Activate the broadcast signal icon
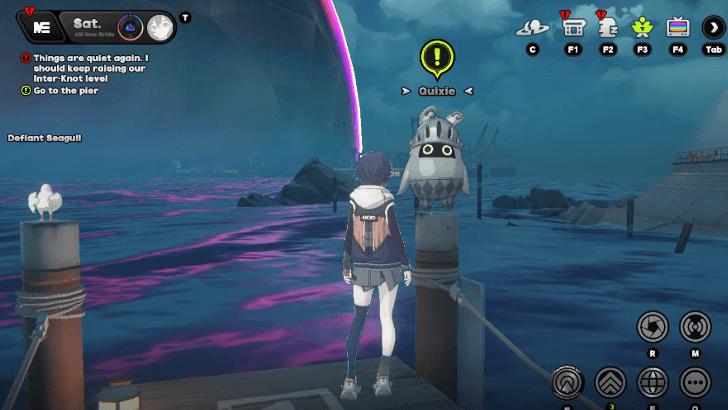The width and height of the screenshot is (728, 410). (694, 326)
